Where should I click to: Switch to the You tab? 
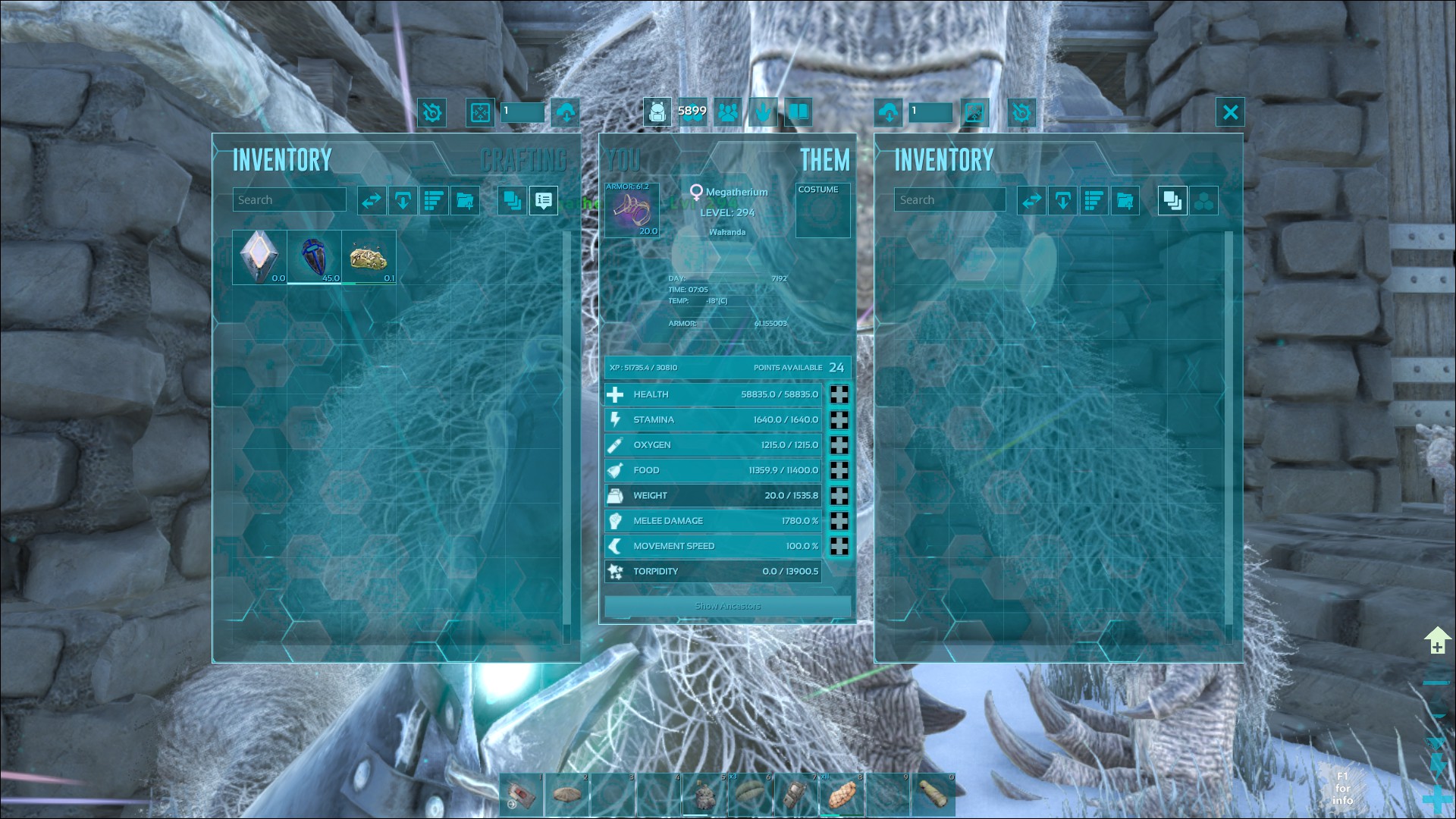[x=623, y=160]
